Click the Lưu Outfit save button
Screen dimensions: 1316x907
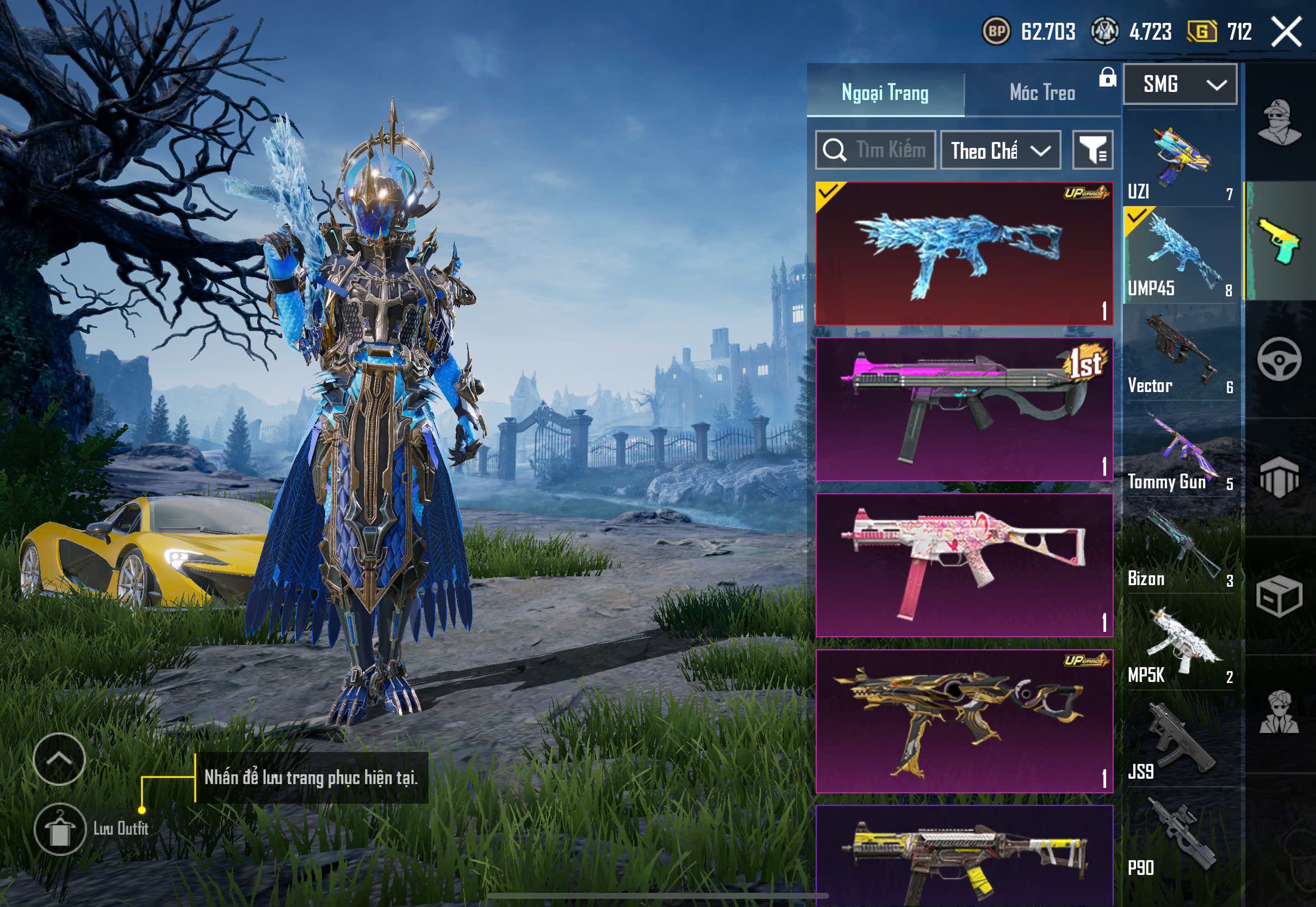60,829
